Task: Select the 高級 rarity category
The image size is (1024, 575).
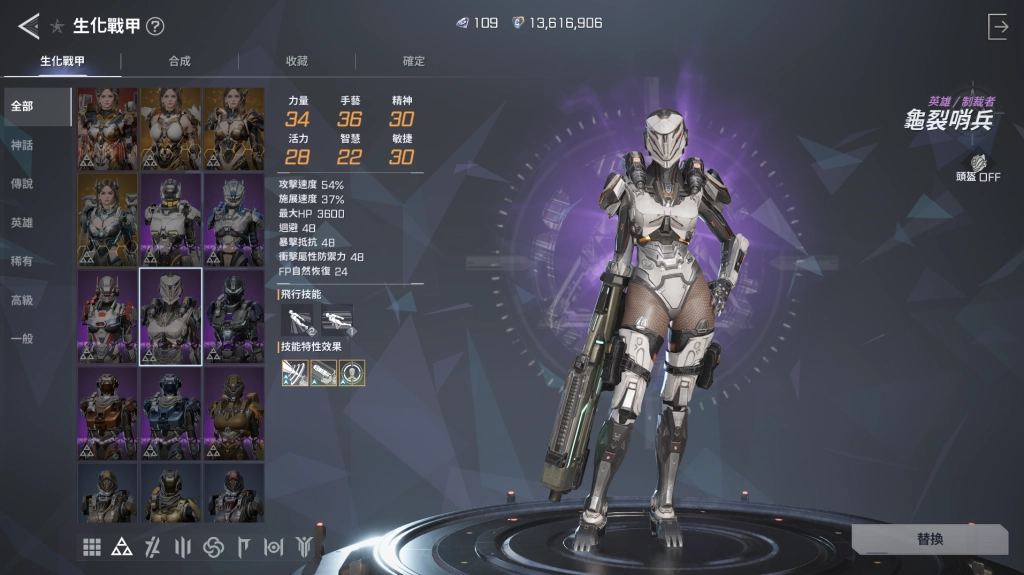Action: 22,300
